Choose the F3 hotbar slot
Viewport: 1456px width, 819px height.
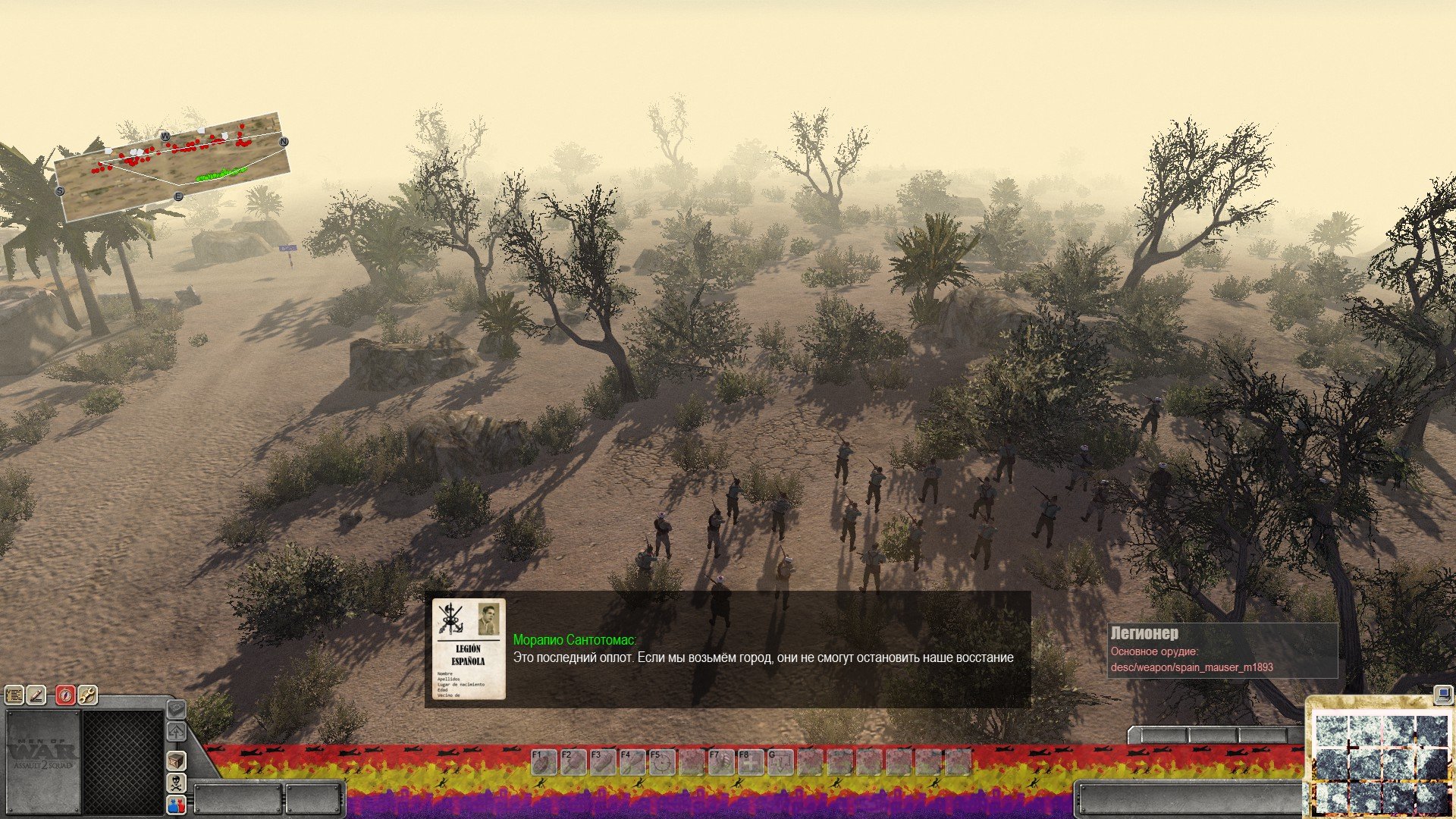[x=603, y=762]
